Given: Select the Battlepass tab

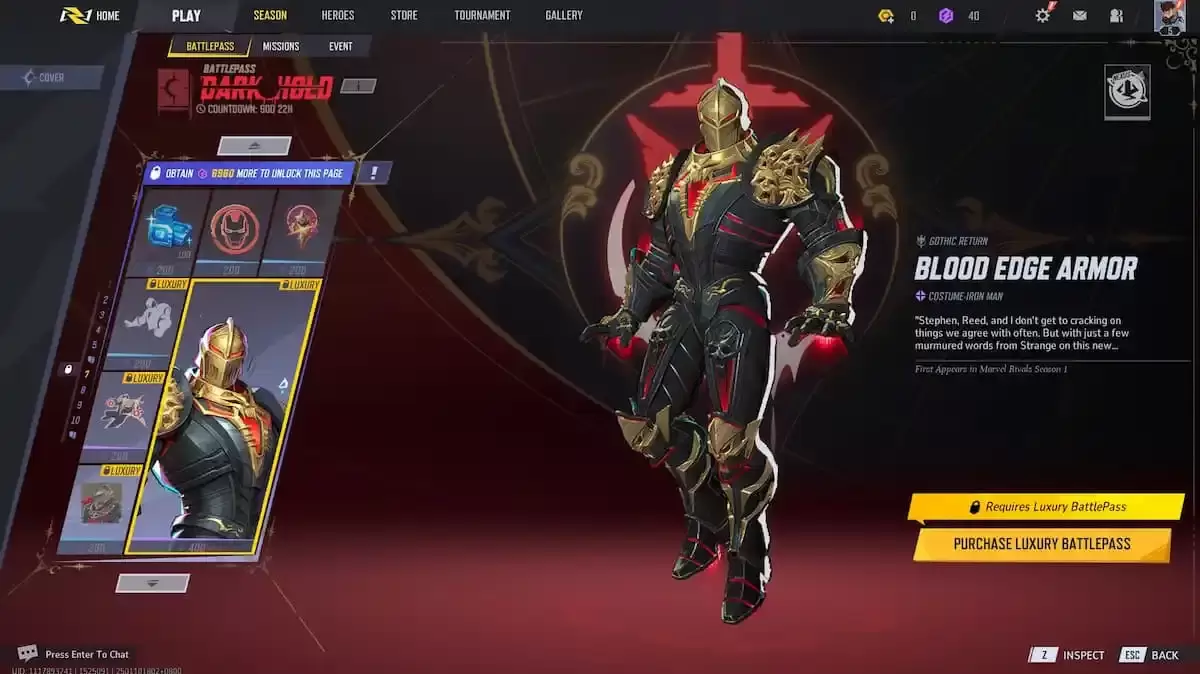Looking at the screenshot, I should click(x=209, y=47).
